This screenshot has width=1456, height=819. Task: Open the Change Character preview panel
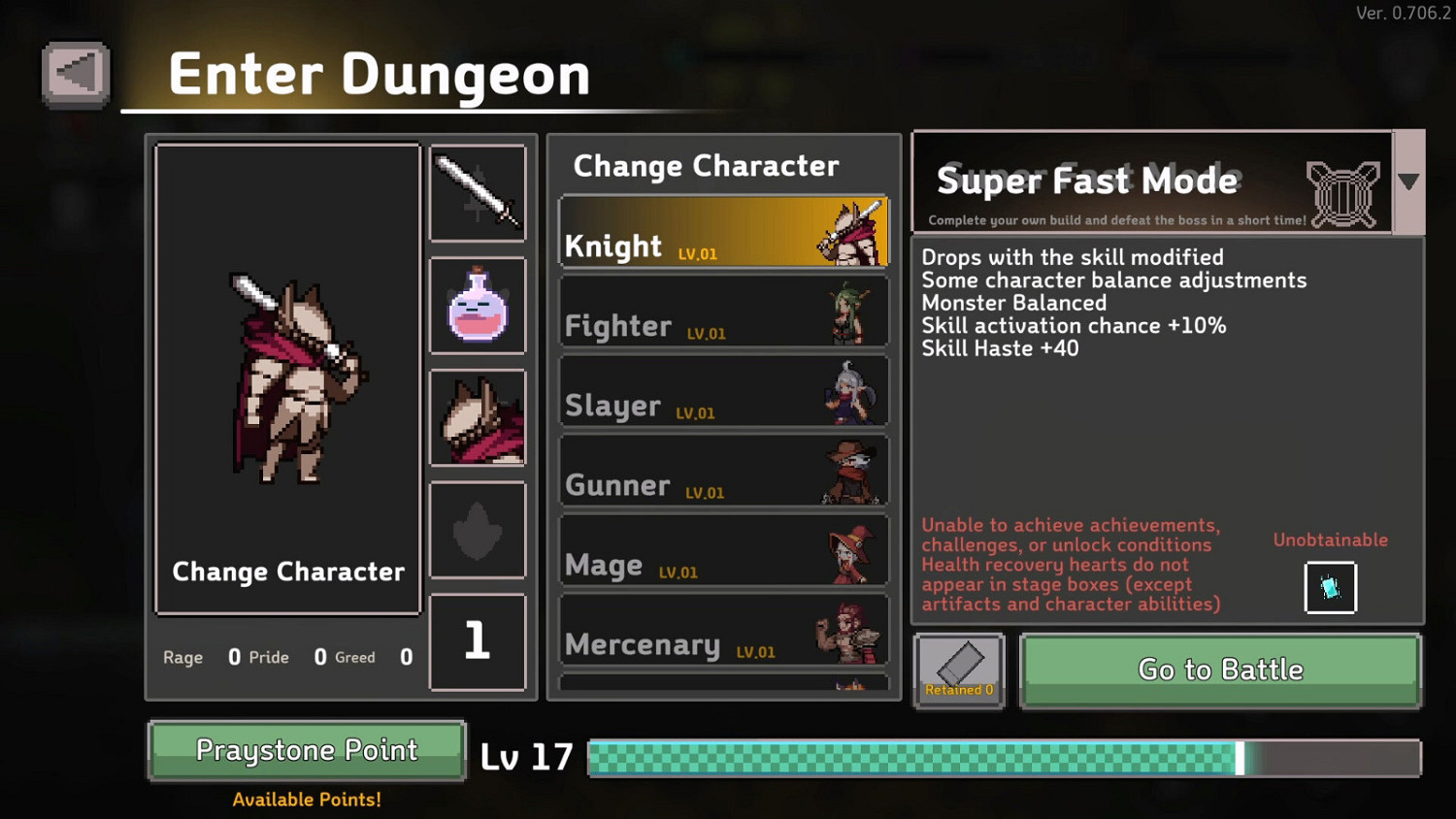point(286,378)
